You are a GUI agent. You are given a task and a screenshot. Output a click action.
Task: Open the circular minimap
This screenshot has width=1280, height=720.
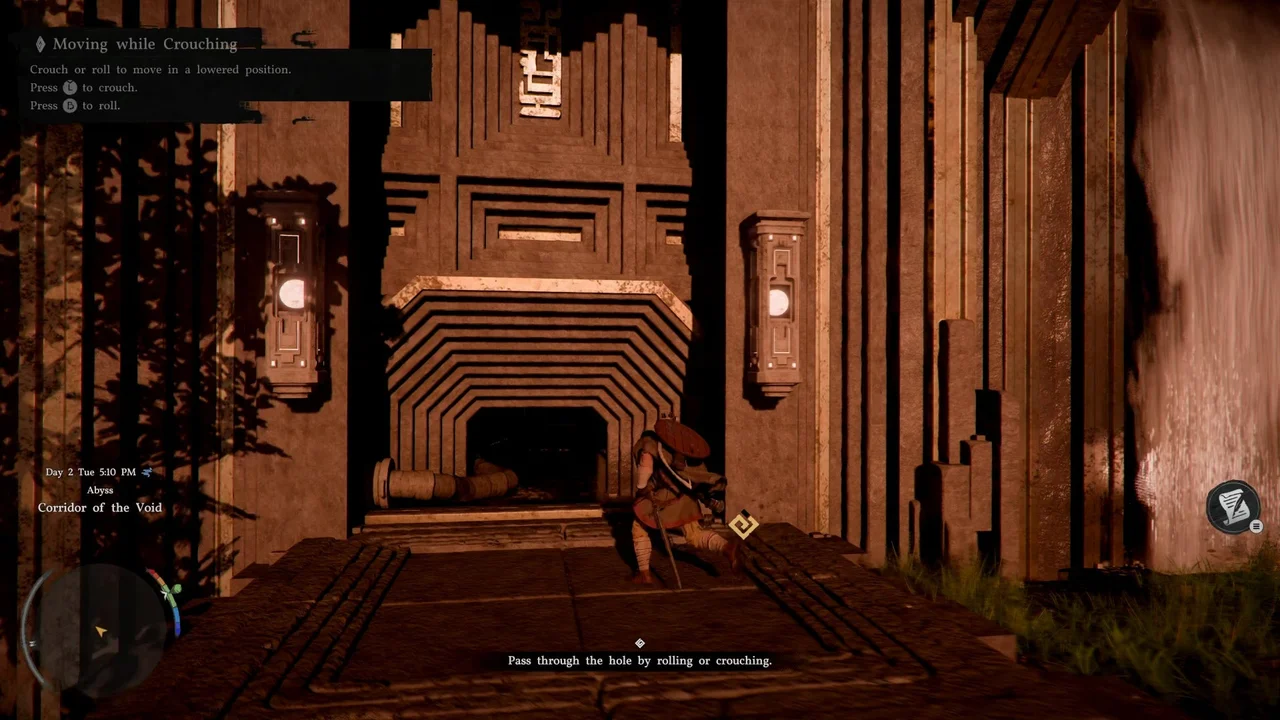(100, 618)
